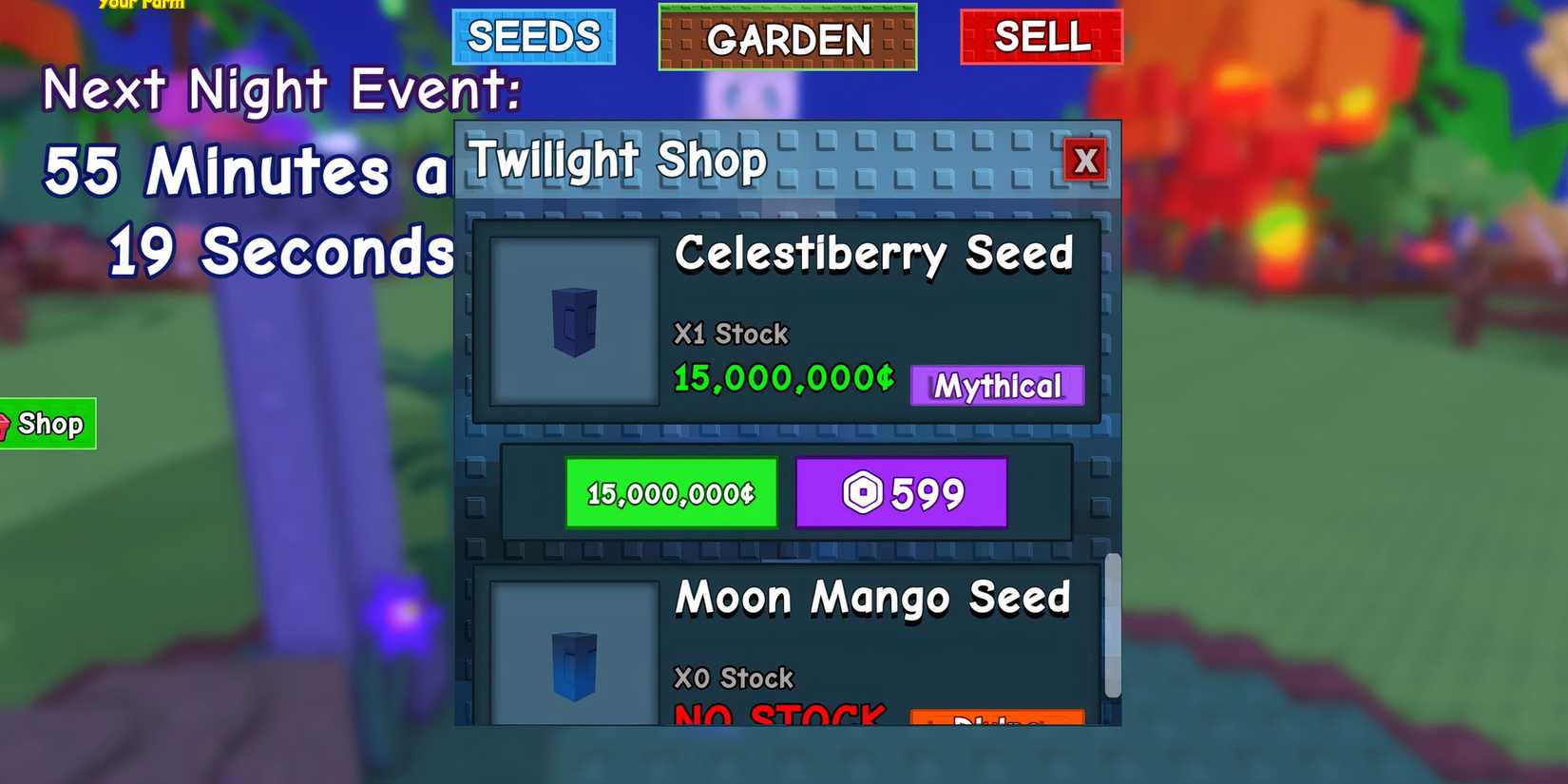Open the SEEDS shop tab
The height and width of the screenshot is (784, 1568).
click(x=534, y=36)
